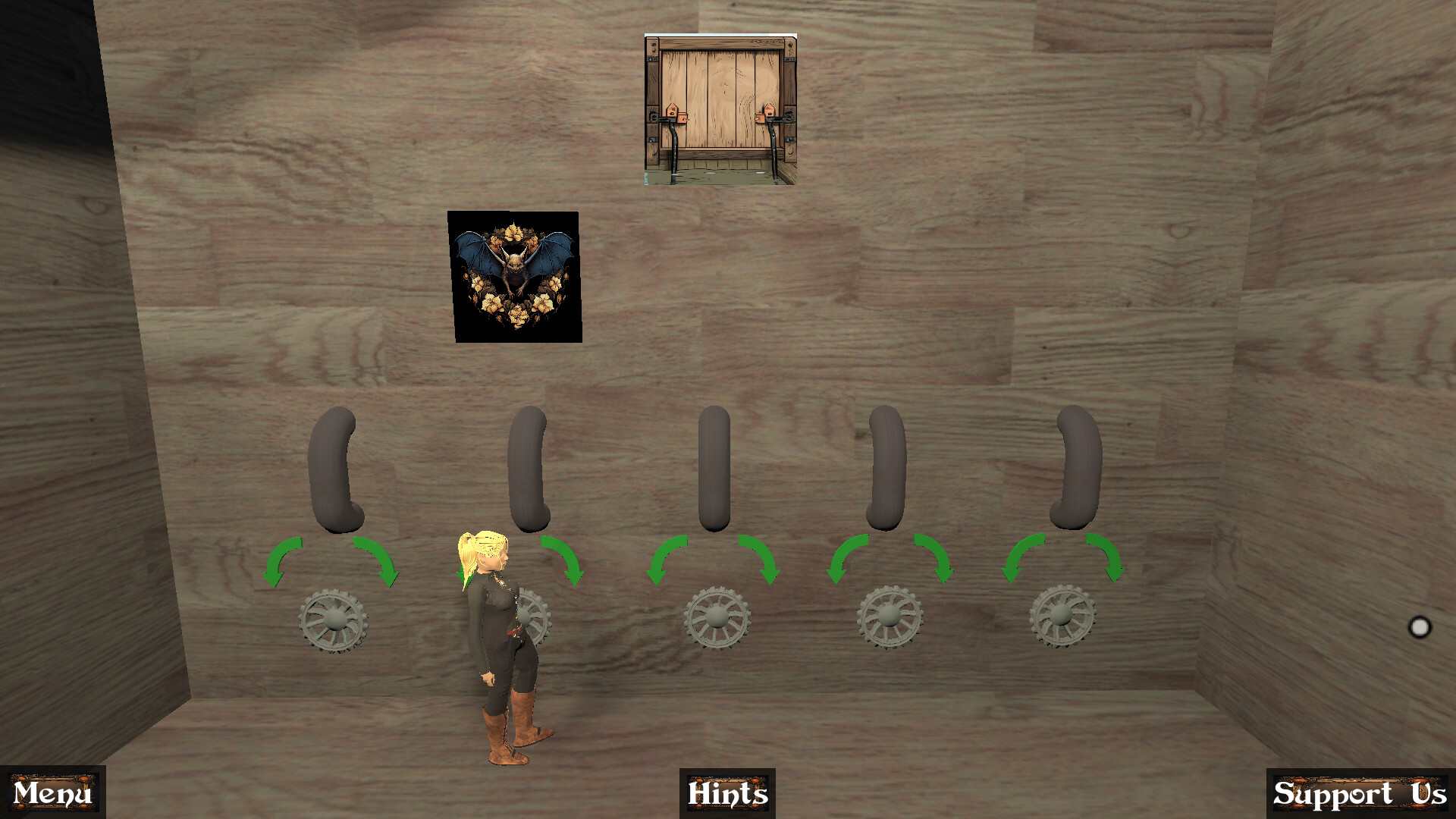The height and width of the screenshot is (819, 1456).
Task: Click the gear under the rightmost lever
Action: tap(1062, 614)
